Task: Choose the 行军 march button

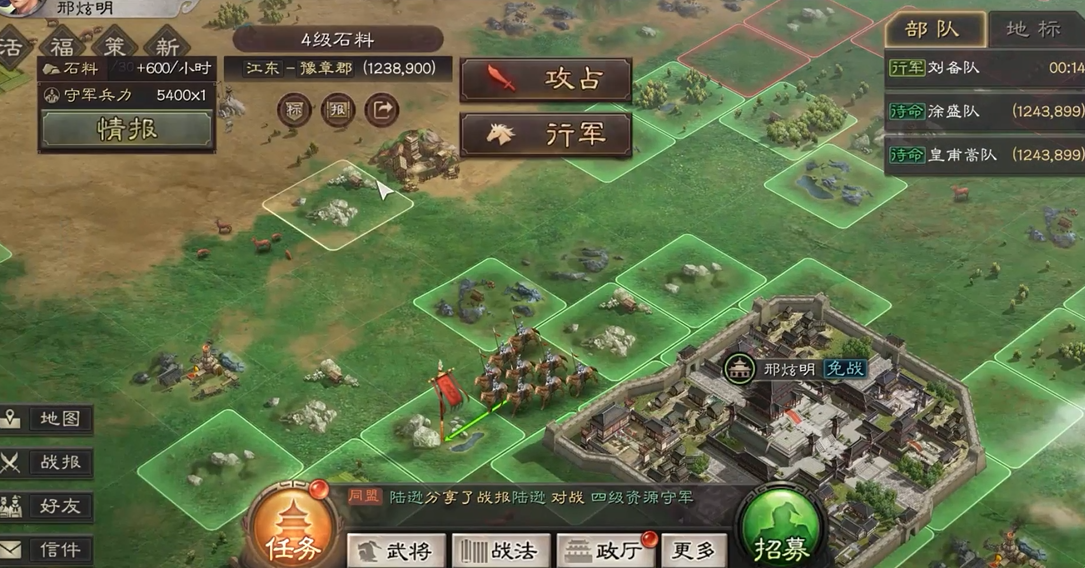Action: click(545, 134)
